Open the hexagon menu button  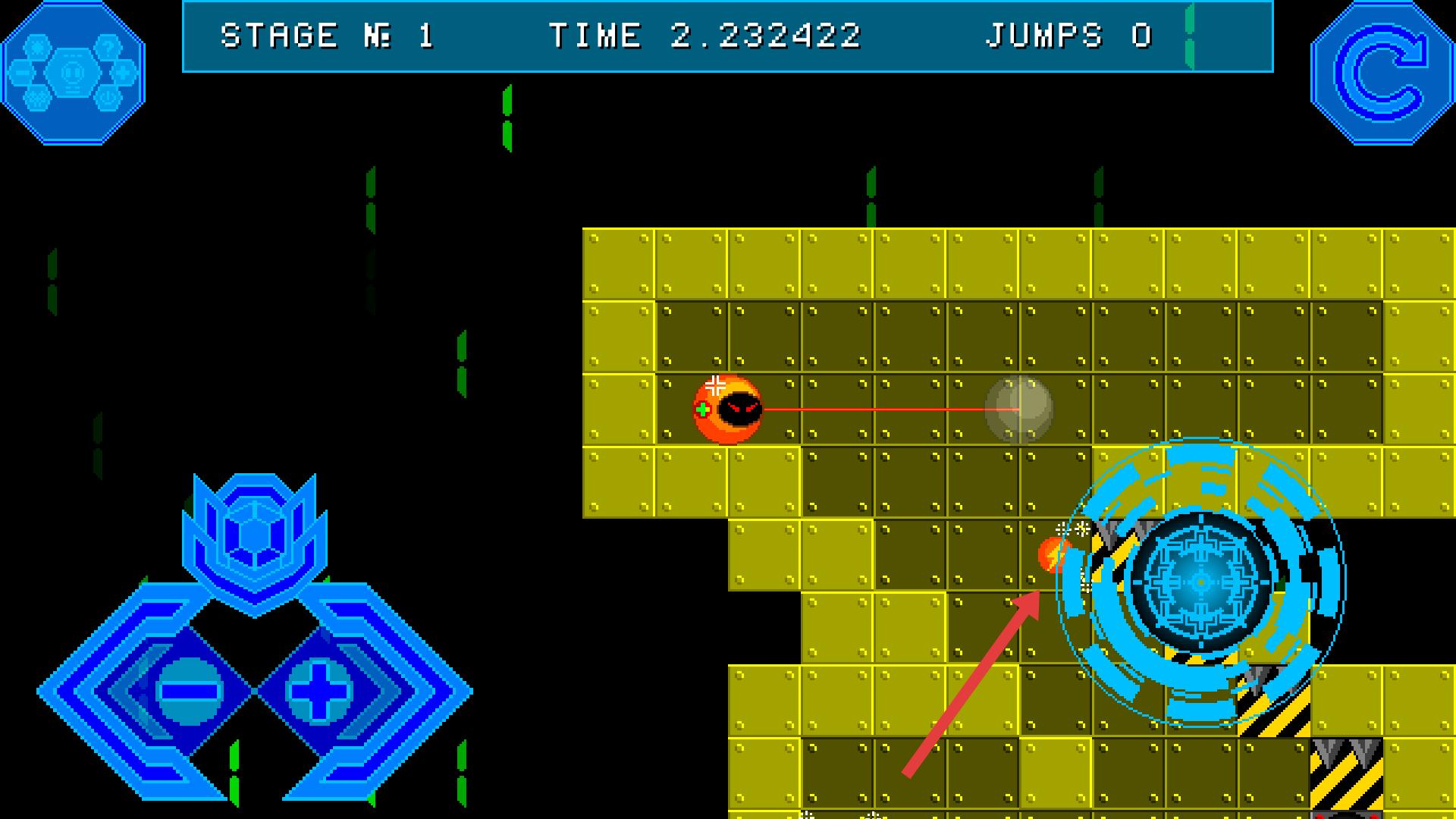[73, 73]
